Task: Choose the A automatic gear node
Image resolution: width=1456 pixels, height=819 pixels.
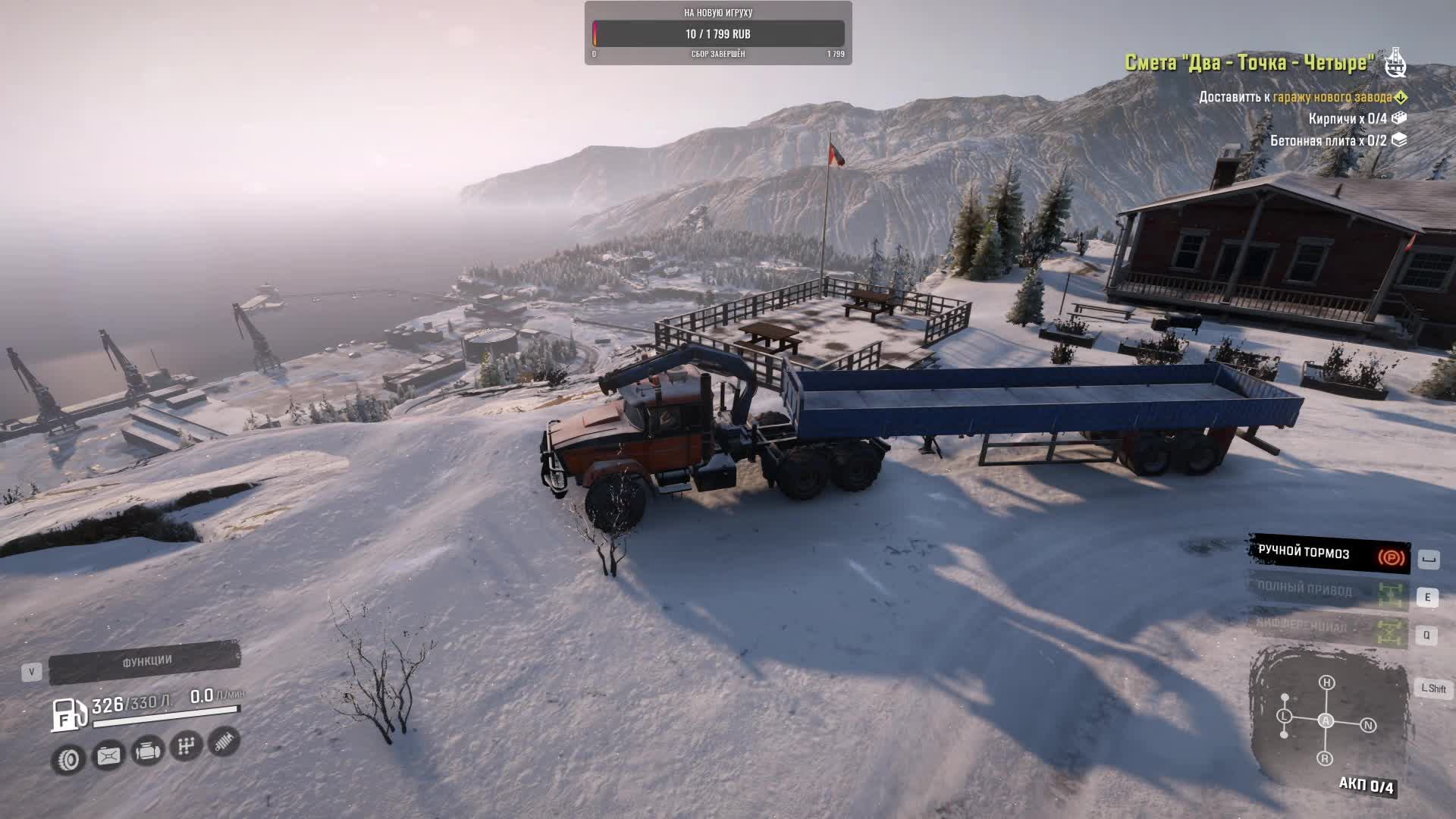Action: (1326, 720)
